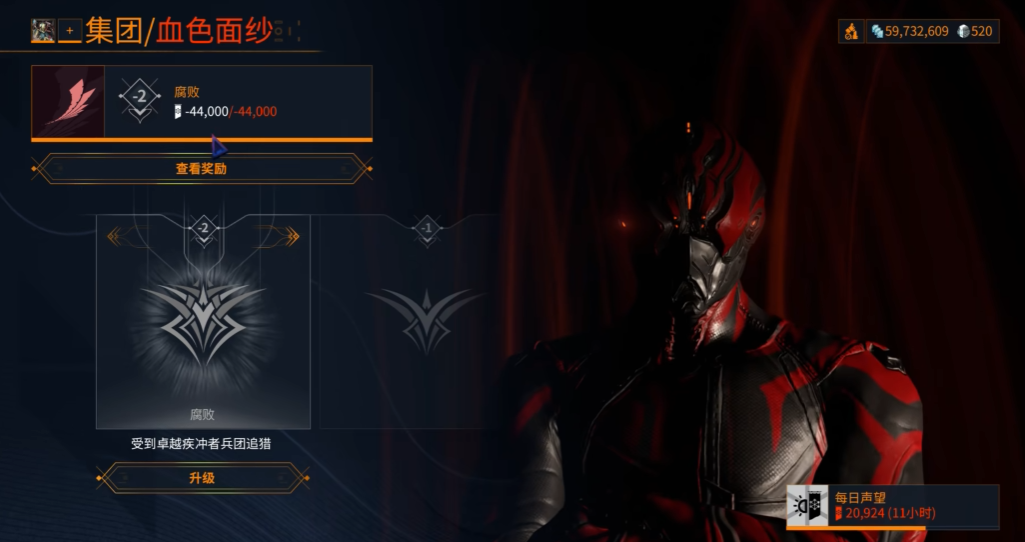Click the 升级 rank-up button
This screenshot has height=542, width=1025.
pyautogui.click(x=201, y=478)
